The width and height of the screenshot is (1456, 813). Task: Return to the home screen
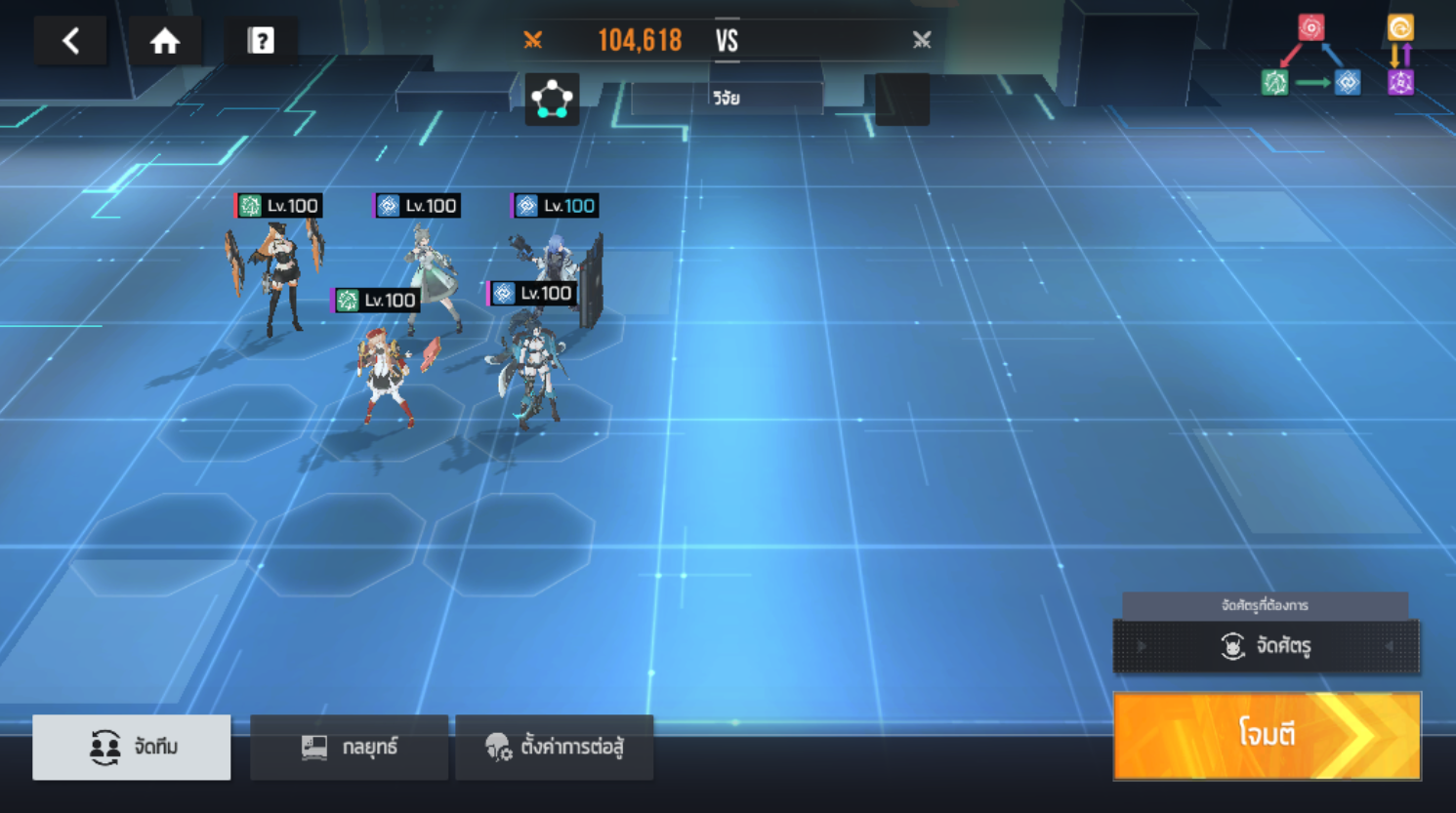165,41
